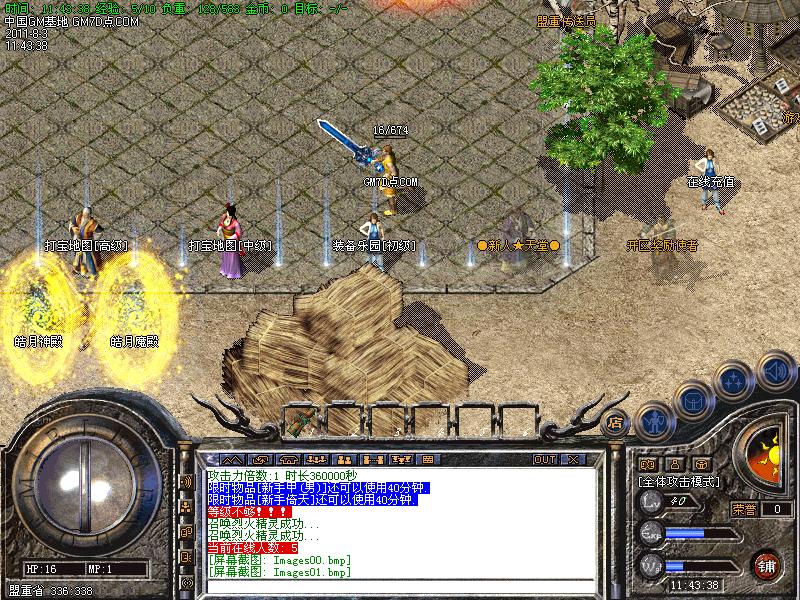Image resolution: width=800 pixels, height=600 pixels.
Task: Close the game with the X button
Action: (x=572, y=459)
